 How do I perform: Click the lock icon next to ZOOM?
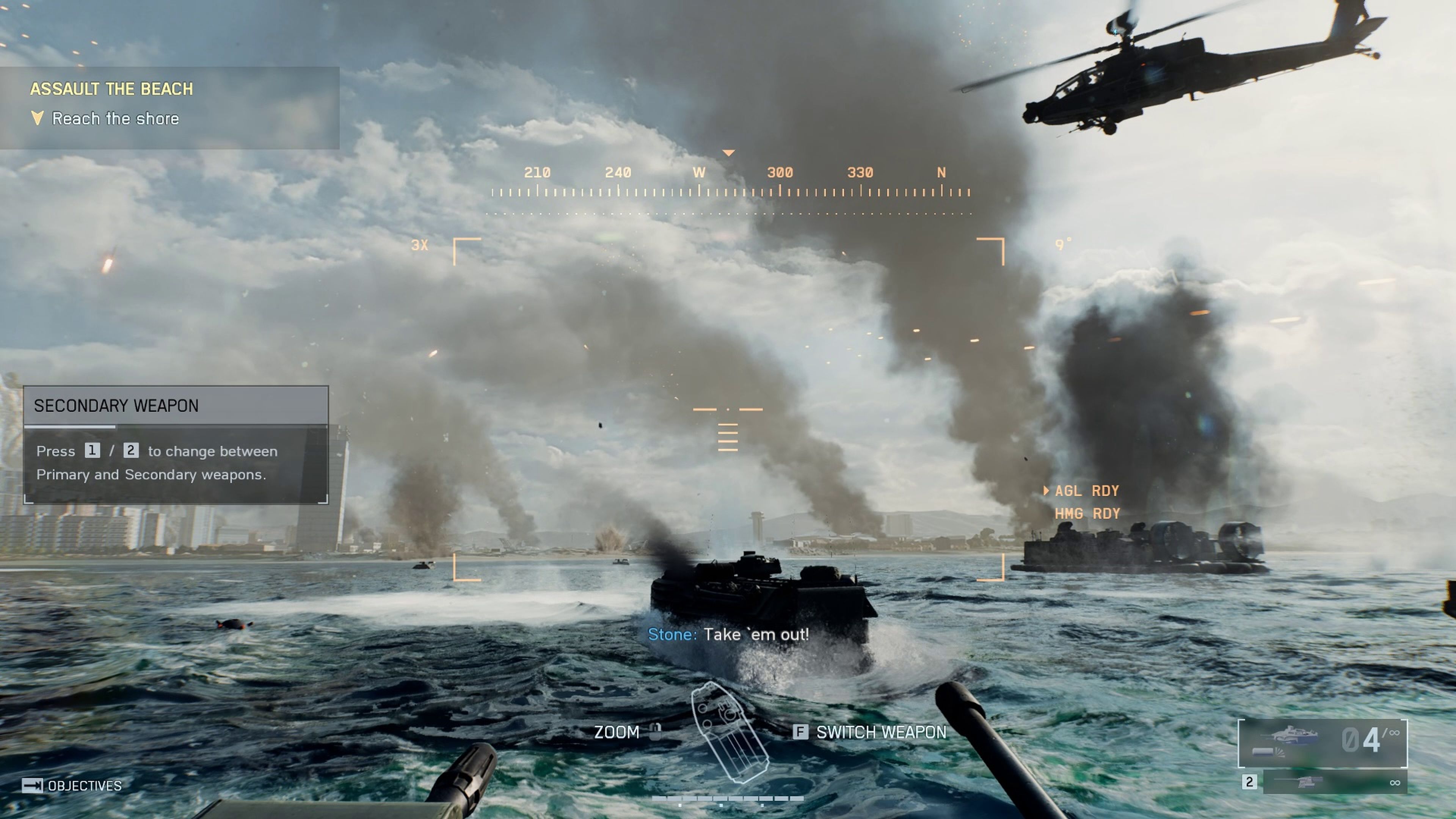click(655, 731)
